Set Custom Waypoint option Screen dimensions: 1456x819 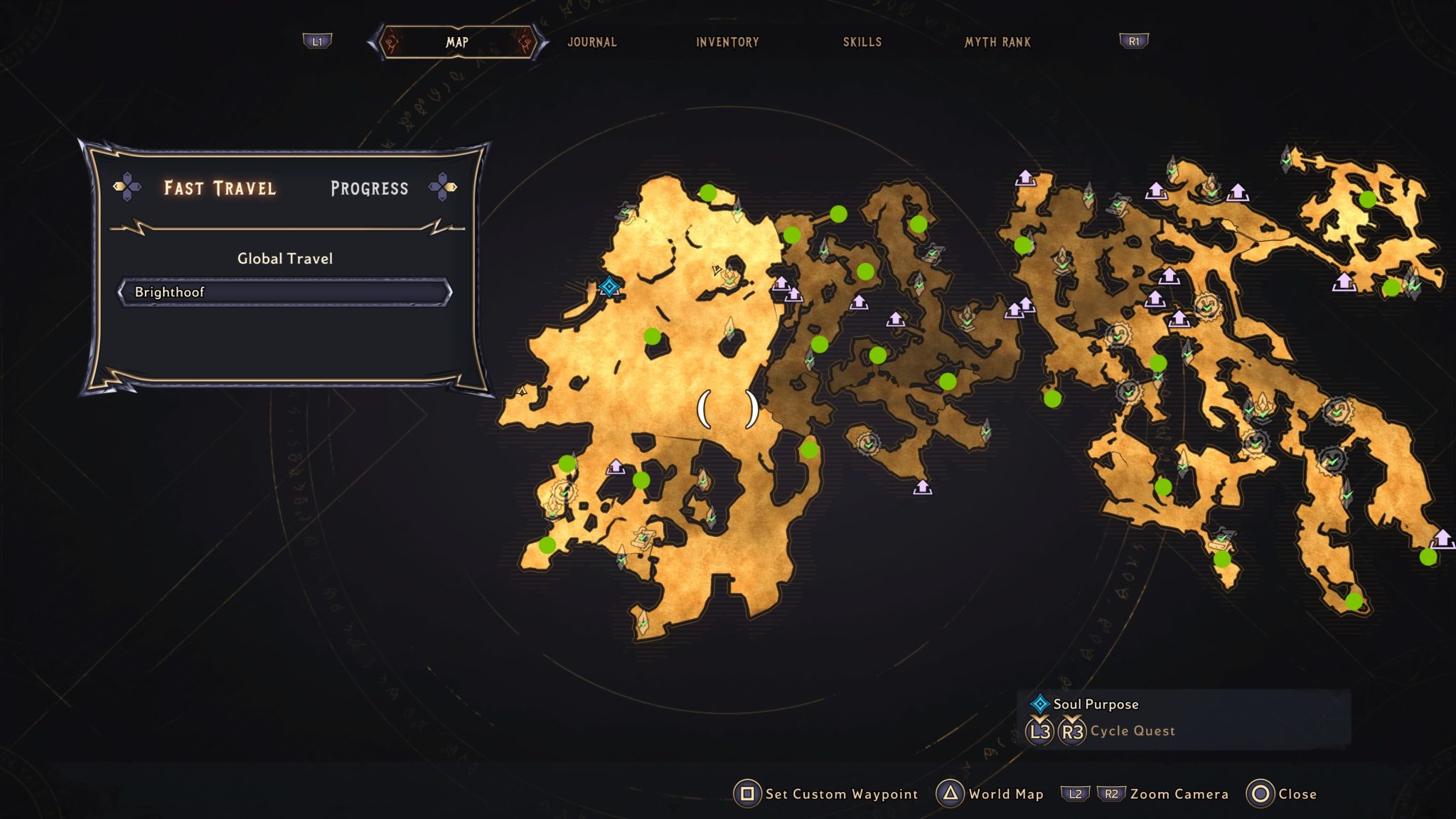pyautogui.click(x=826, y=794)
